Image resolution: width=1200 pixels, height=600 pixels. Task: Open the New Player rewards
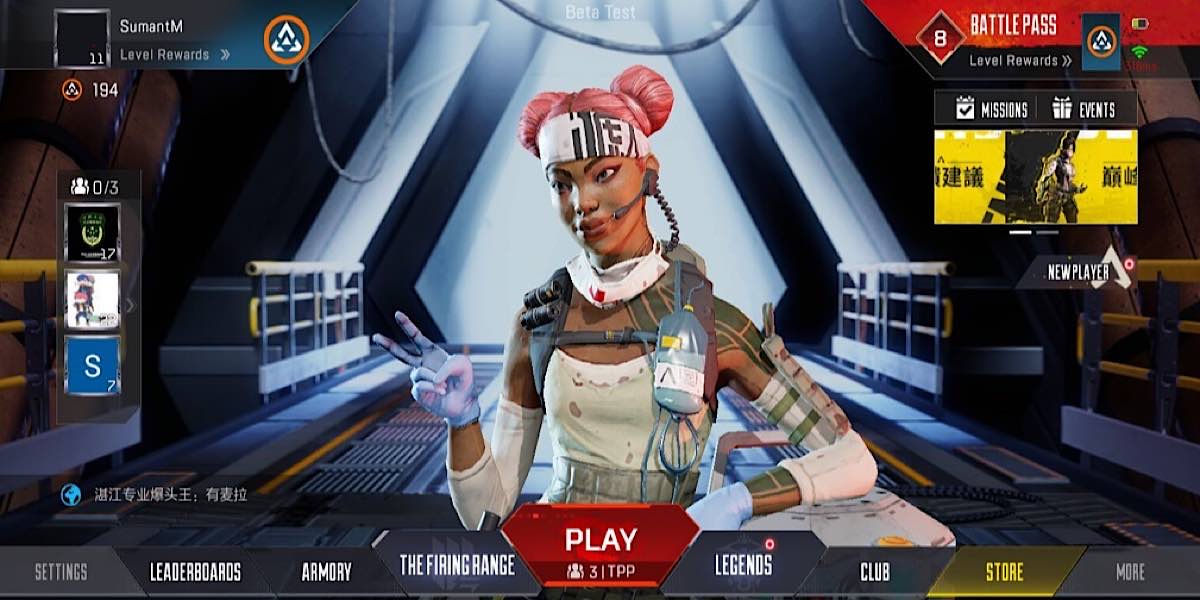click(x=1080, y=271)
